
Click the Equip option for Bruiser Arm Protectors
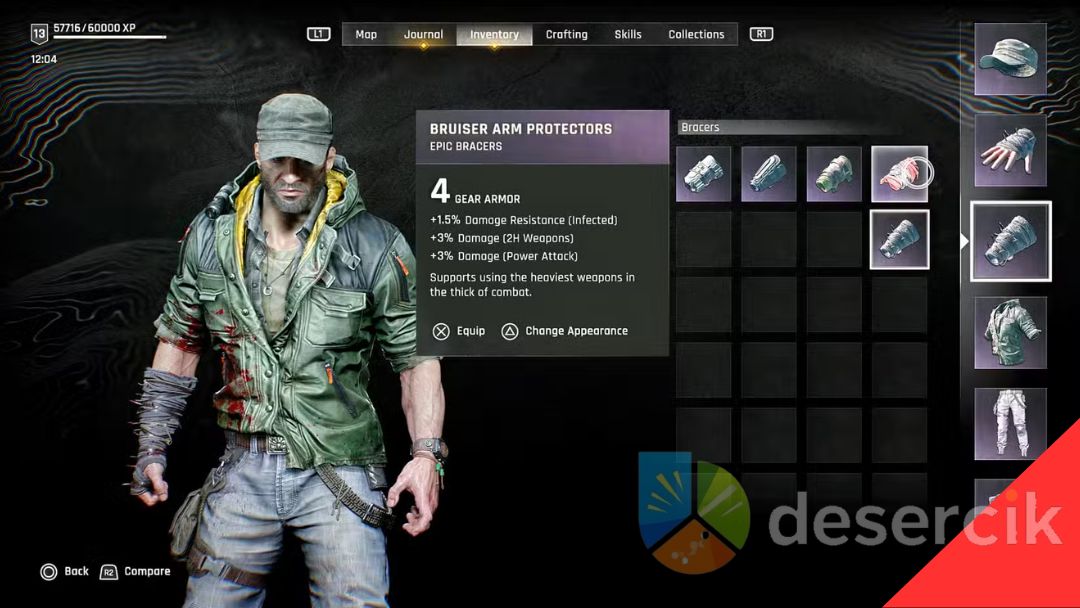point(460,331)
